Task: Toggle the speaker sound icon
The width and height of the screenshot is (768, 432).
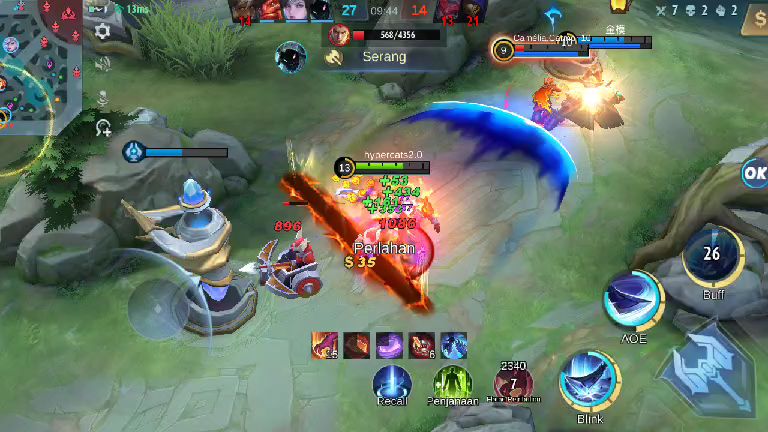Action: [x=102, y=64]
